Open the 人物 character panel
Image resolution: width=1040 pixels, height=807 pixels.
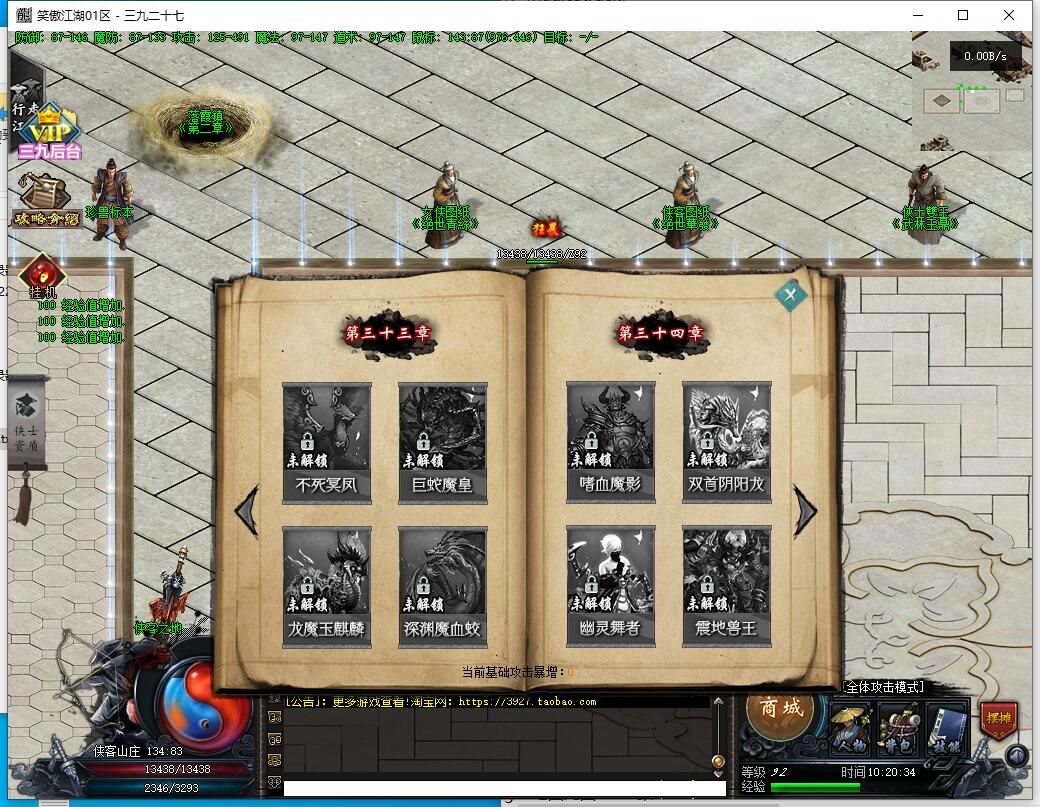[852, 728]
